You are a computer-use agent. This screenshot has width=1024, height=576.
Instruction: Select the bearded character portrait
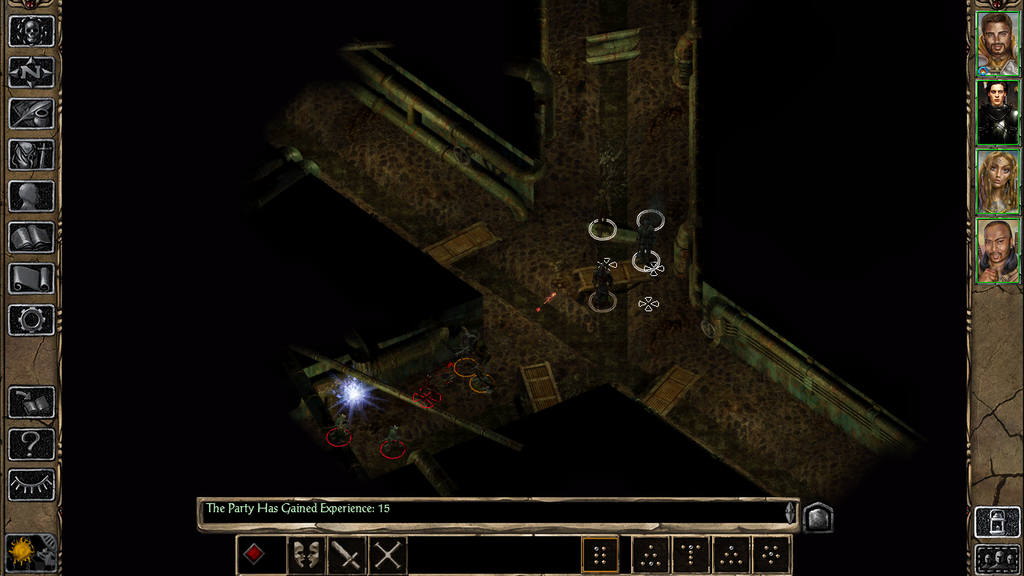[x=997, y=43]
